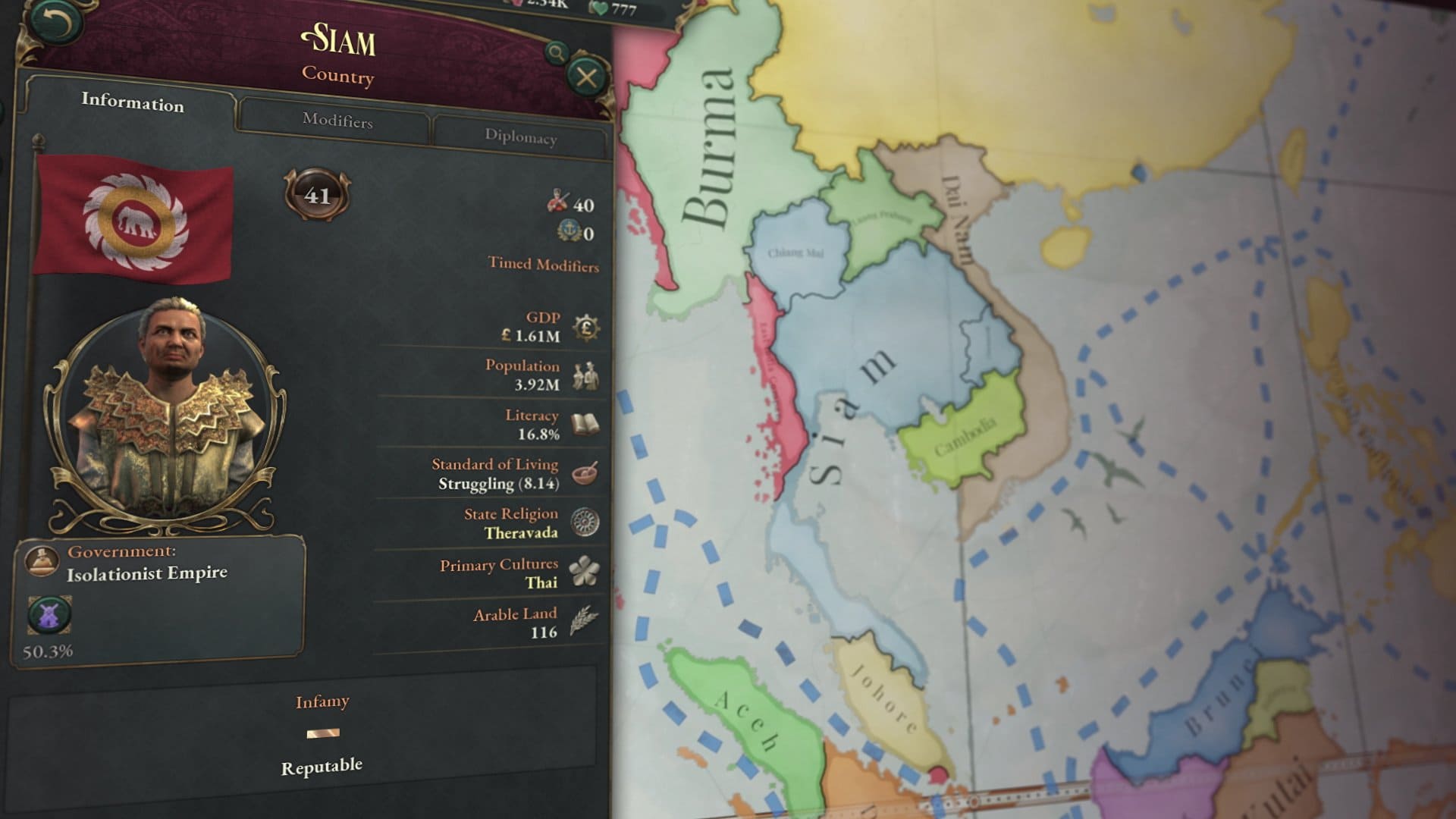Click the magnifying glass zoom-to-country button
Image resolution: width=1456 pixels, height=819 pixels.
(x=557, y=52)
